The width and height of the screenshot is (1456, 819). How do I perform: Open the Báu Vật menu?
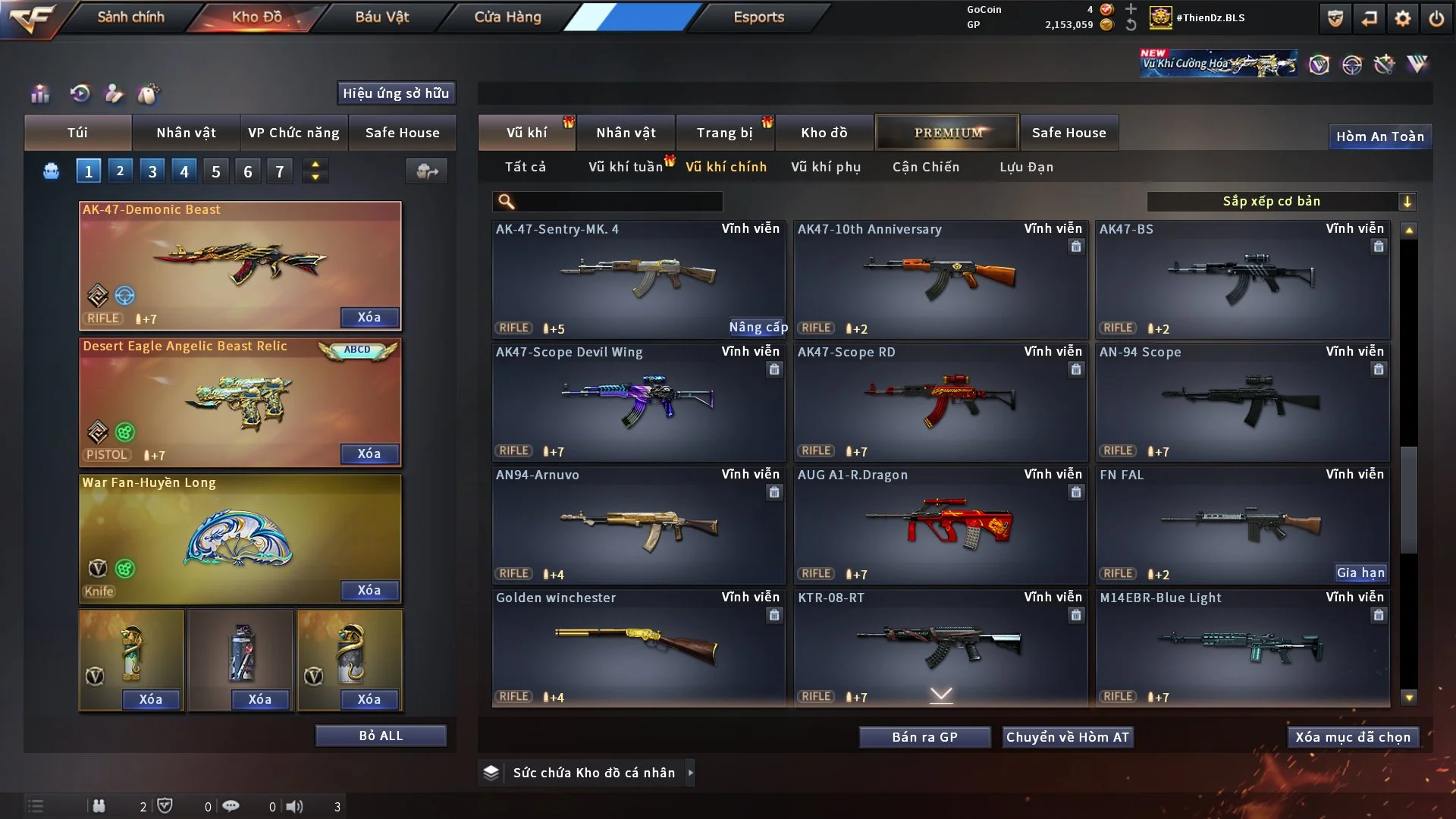click(381, 17)
